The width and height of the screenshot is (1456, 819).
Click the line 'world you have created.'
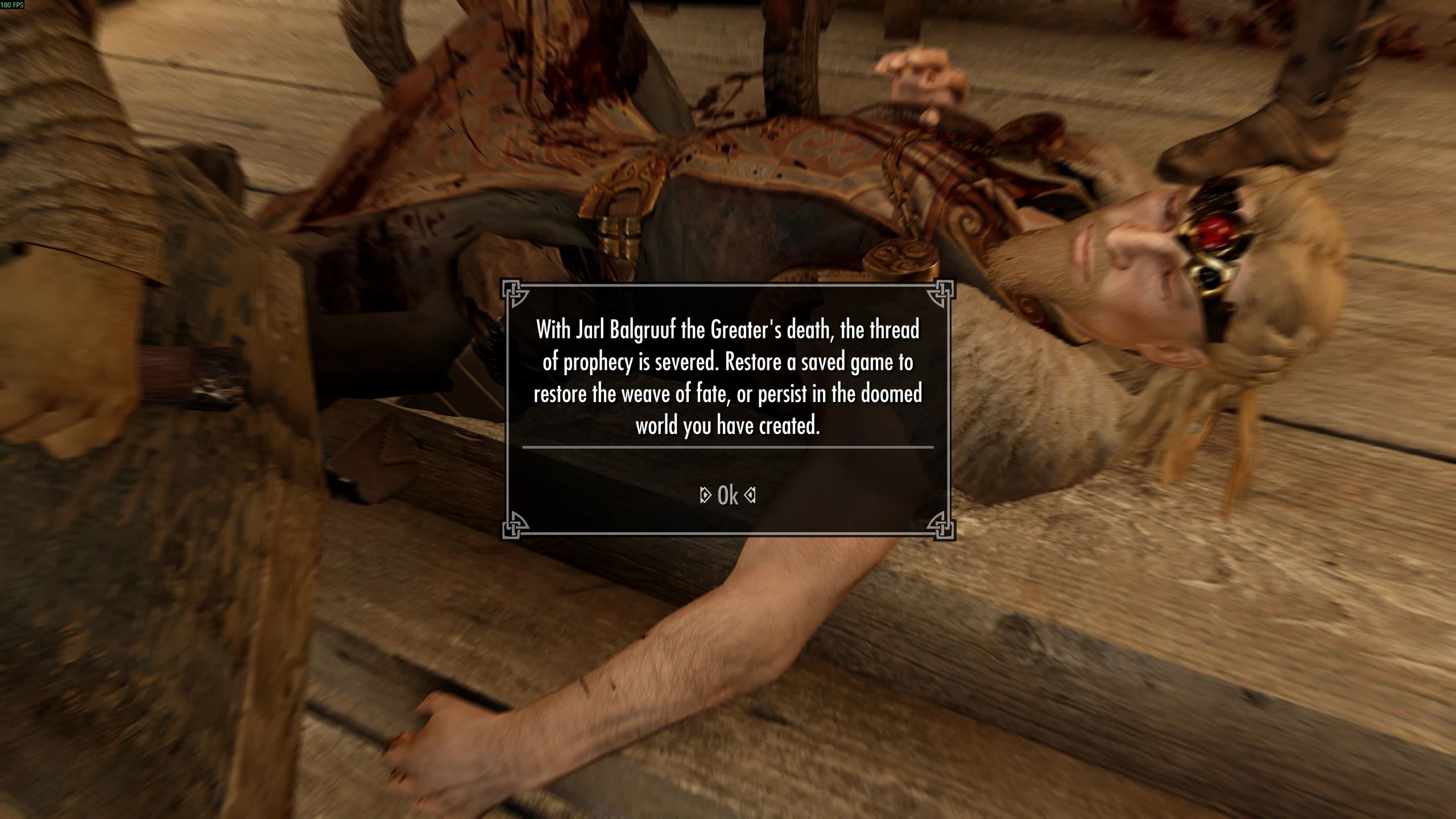click(728, 424)
